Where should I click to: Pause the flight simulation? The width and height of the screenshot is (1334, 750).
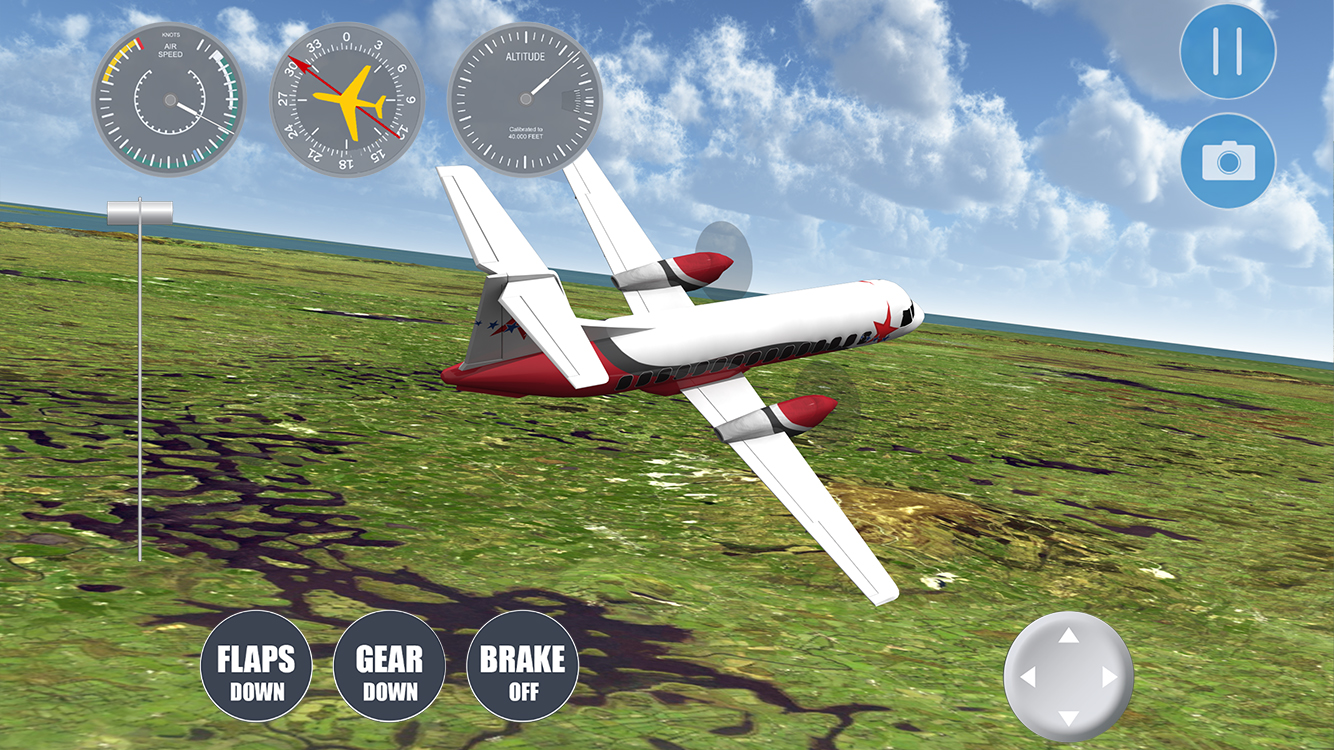(1227, 51)
